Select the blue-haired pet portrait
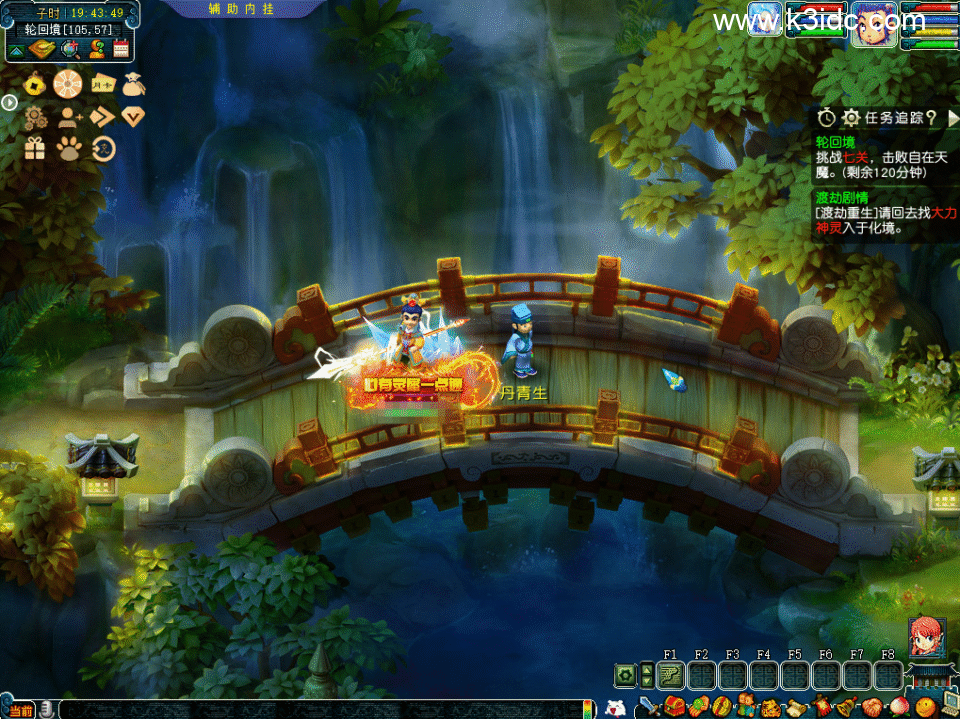 765,20
